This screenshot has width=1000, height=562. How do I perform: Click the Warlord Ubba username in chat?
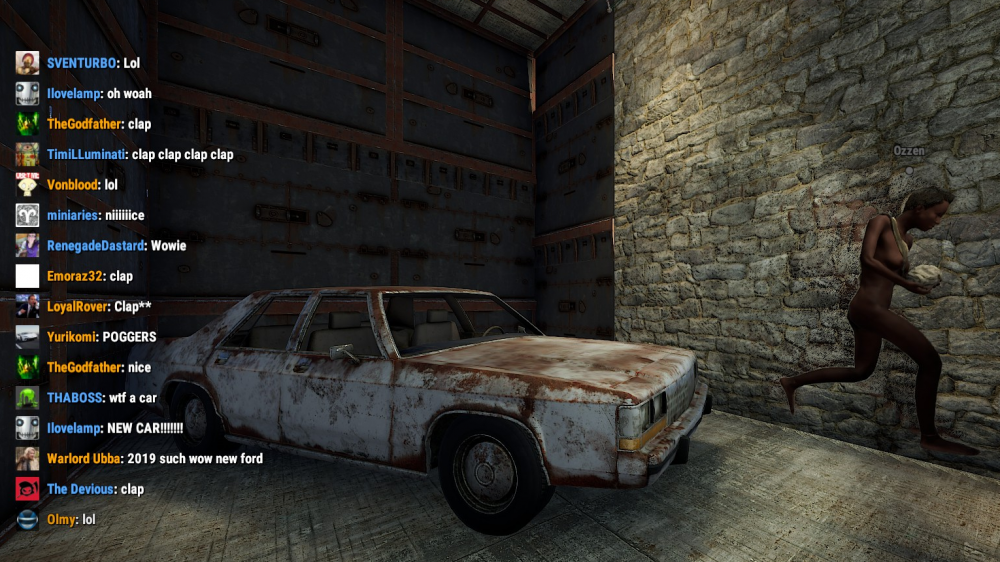click(x=84, y=459)
